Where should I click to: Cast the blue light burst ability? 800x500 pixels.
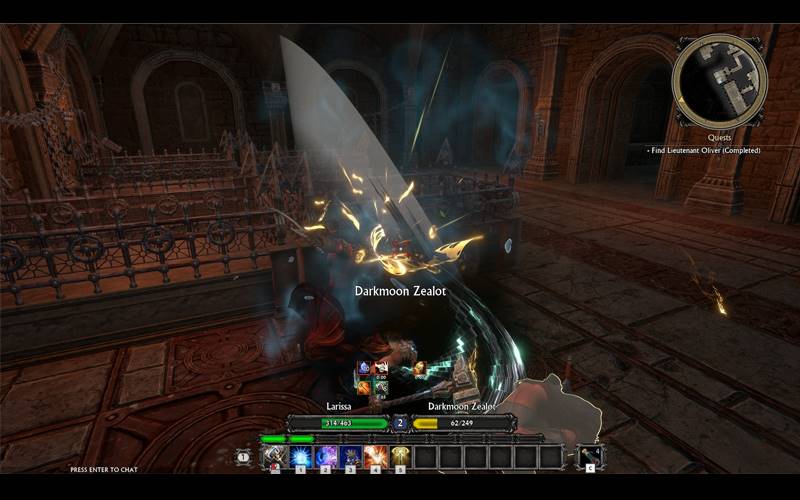[x=300, y=457]
